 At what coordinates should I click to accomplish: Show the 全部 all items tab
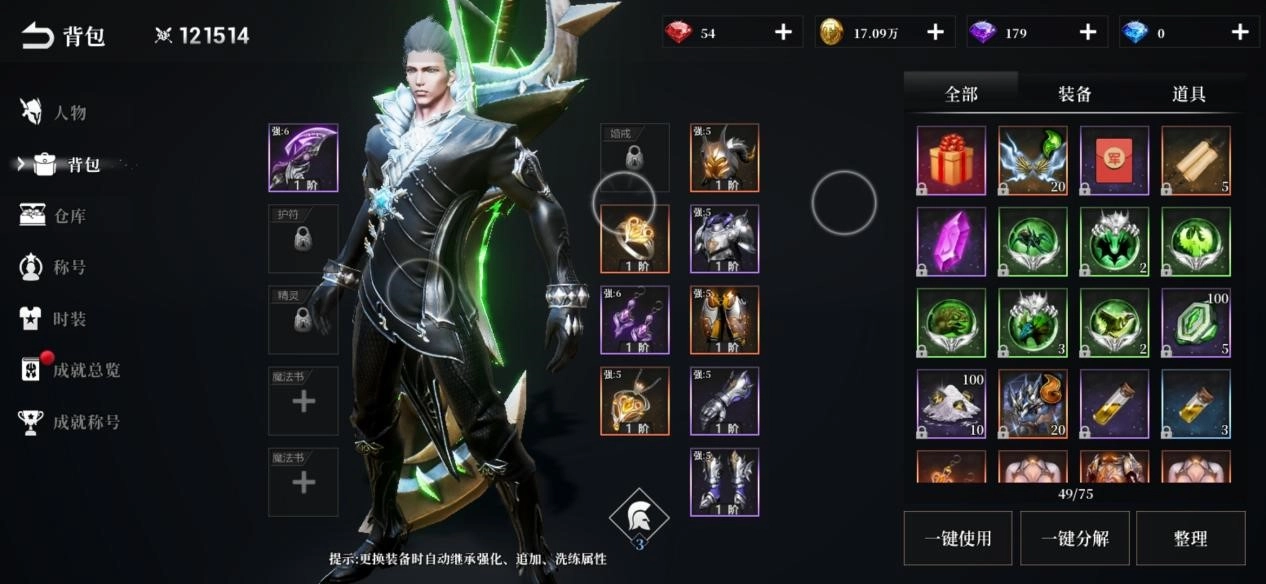point(961,94)
